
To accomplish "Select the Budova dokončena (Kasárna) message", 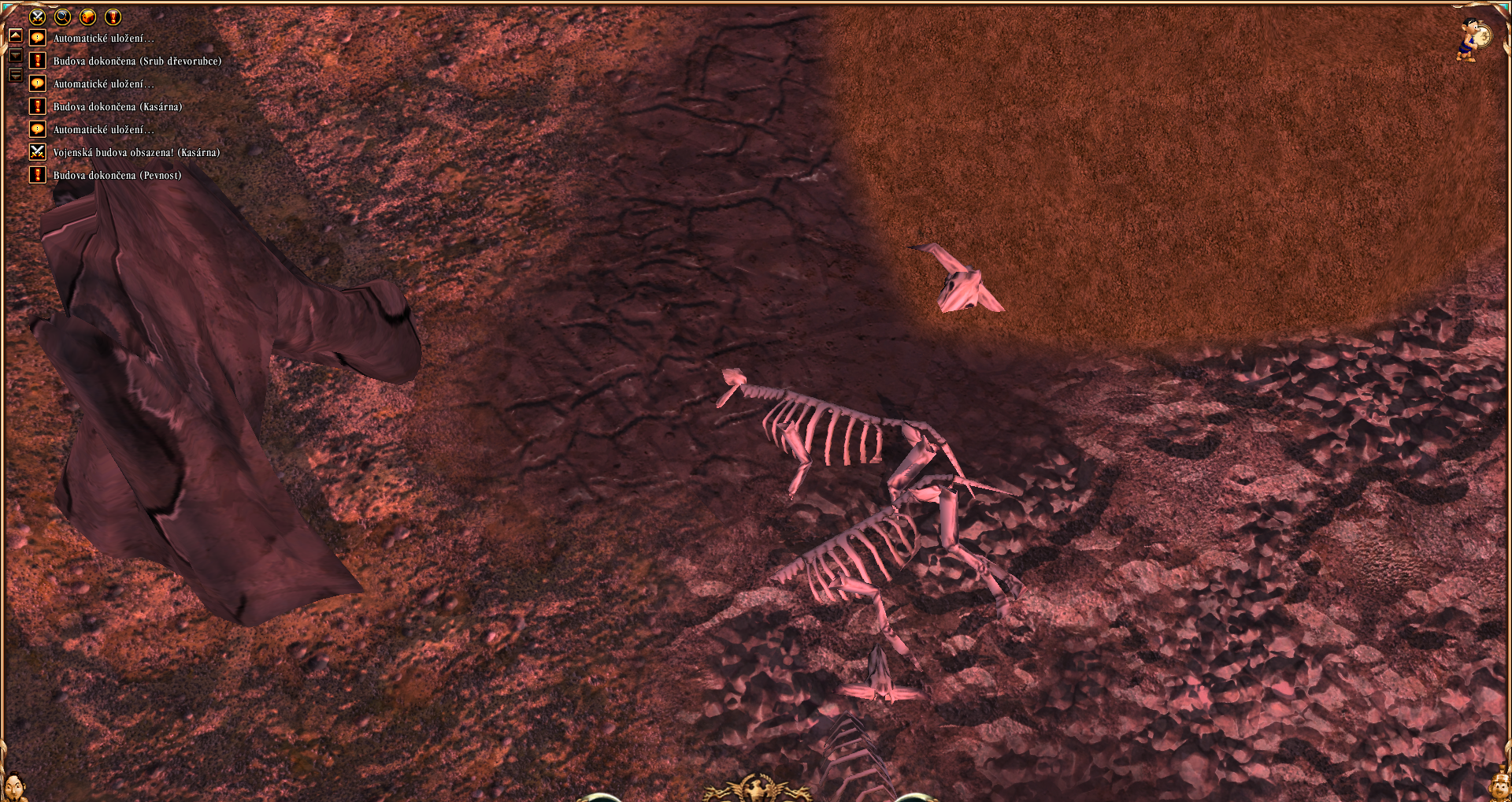I will click(117, 107).
